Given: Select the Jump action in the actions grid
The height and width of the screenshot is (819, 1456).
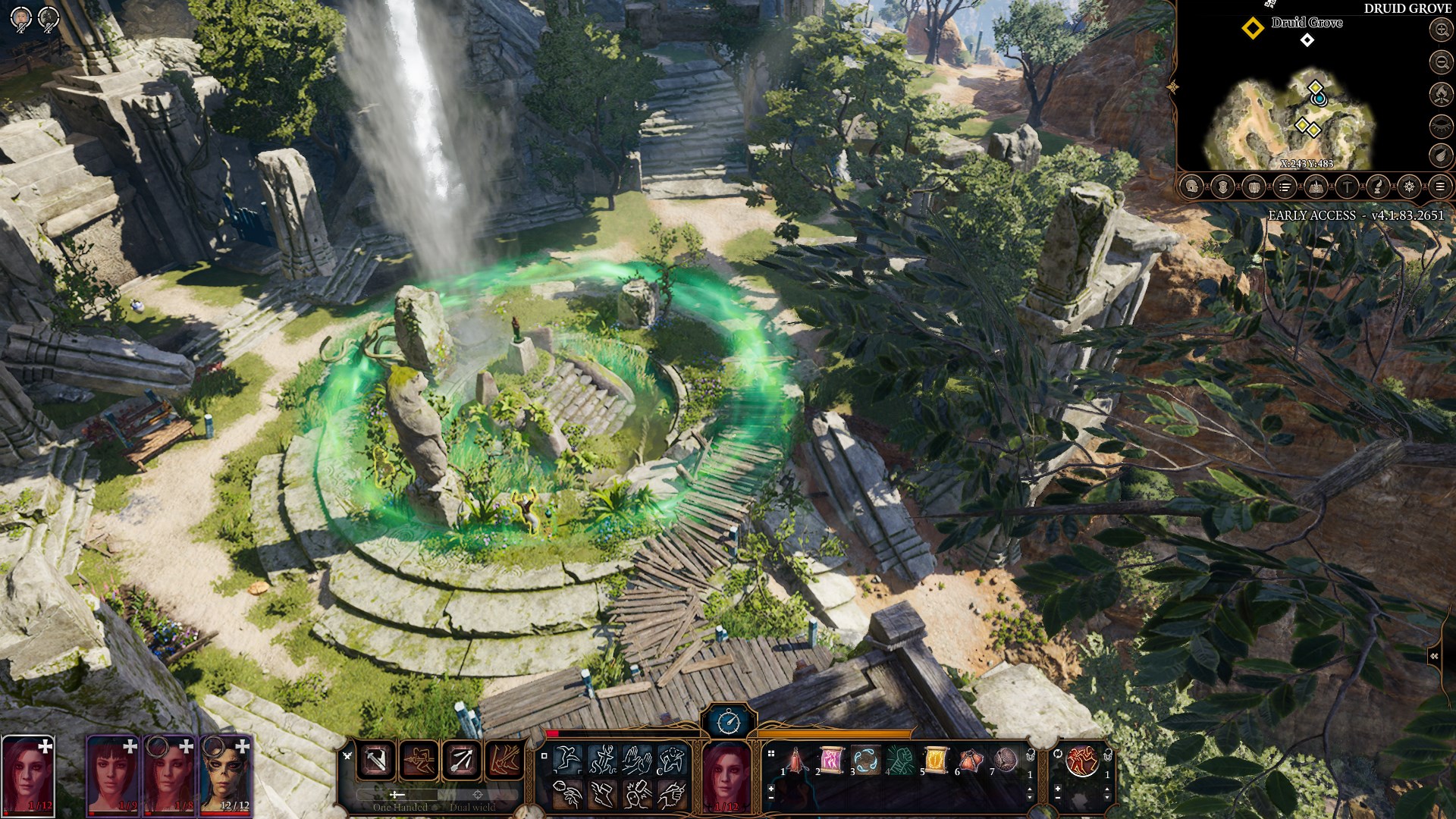Looking at the screenshot, I should (566, 759).
